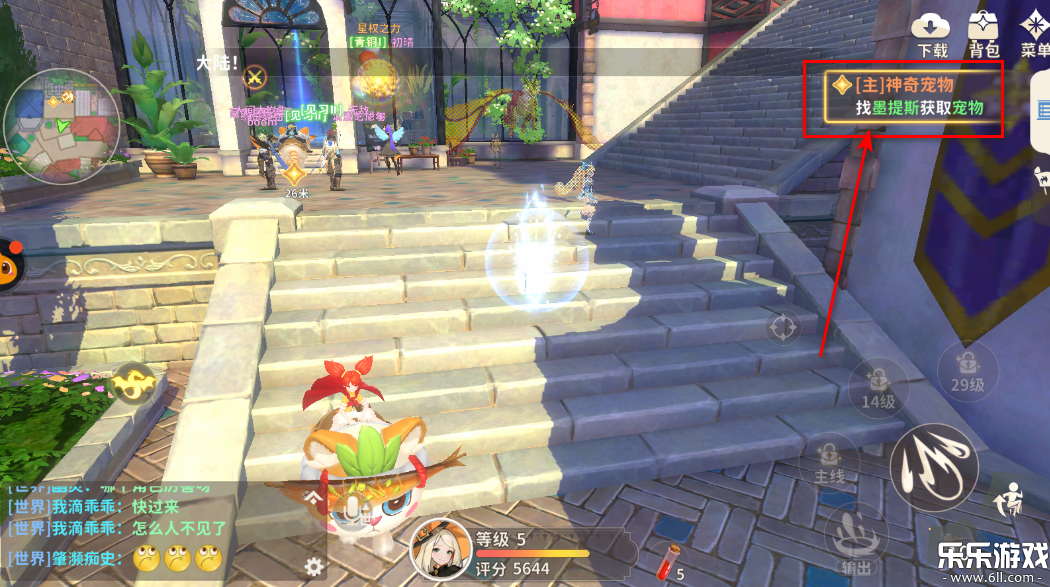Viewport: 1050px width, 587px height.
Task: Open the world chat message box
Action: pyautogui.click(x=120, y=527)
